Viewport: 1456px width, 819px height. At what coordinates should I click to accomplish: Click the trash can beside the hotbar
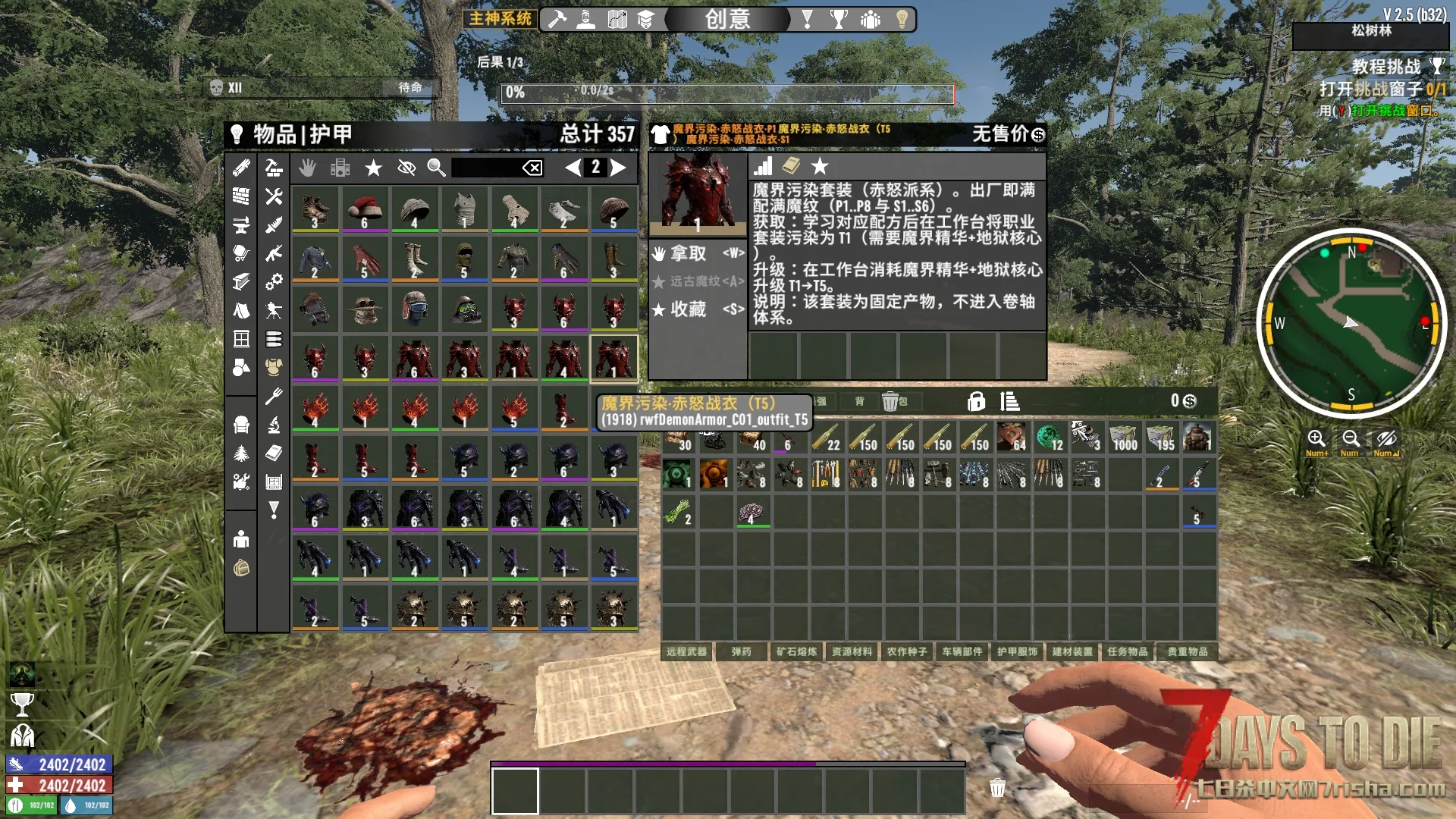pos(997,788)
